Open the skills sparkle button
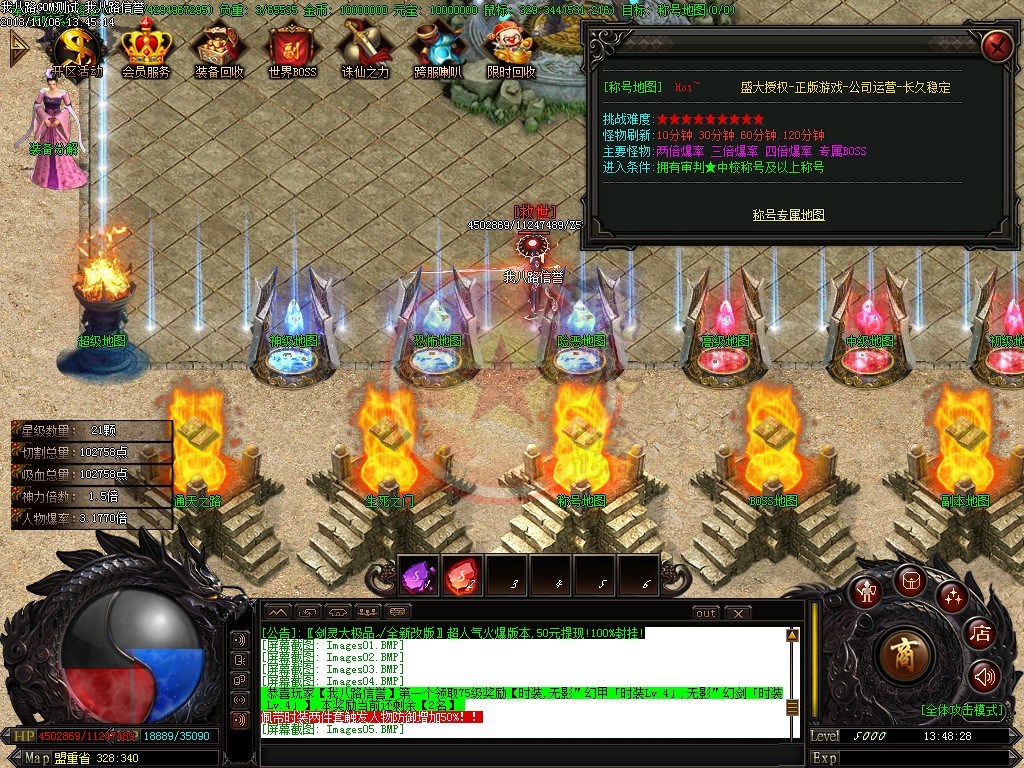 point(952,597)
